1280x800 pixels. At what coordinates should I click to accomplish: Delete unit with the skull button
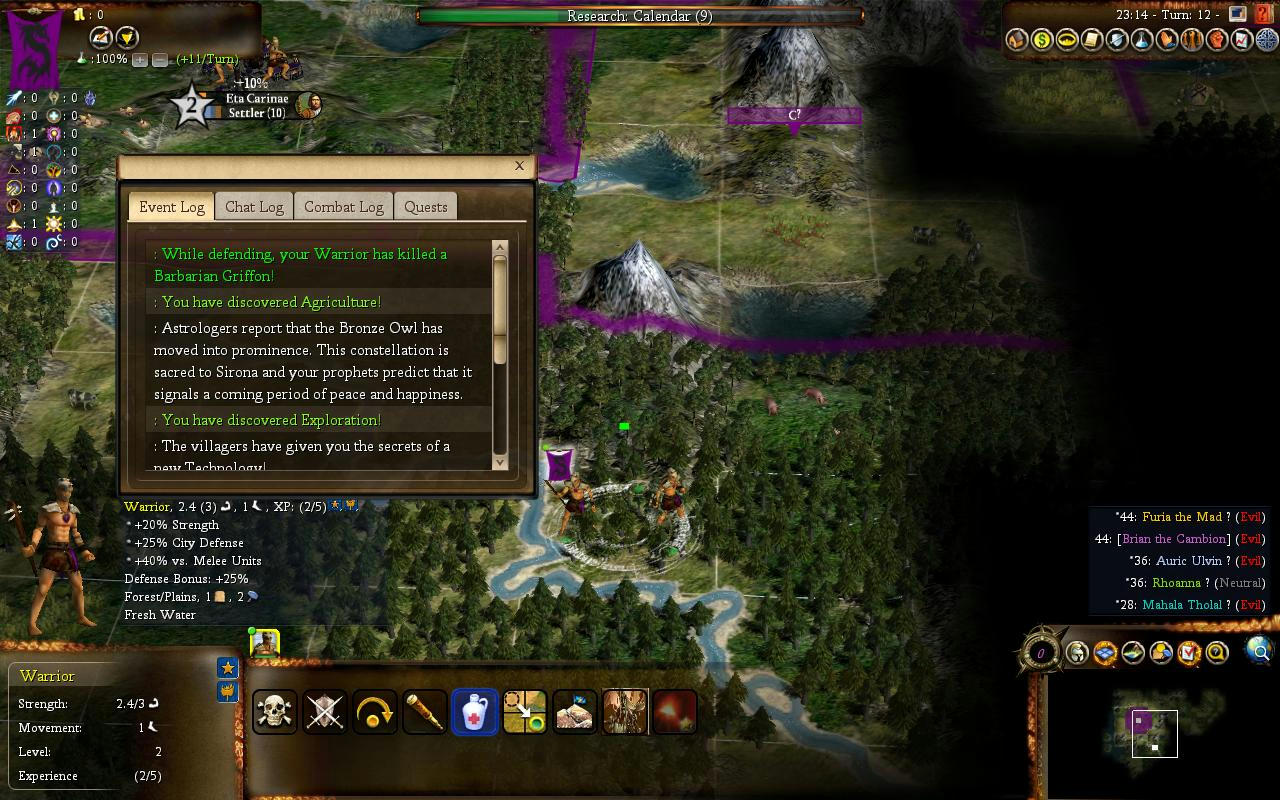(275, 712)
